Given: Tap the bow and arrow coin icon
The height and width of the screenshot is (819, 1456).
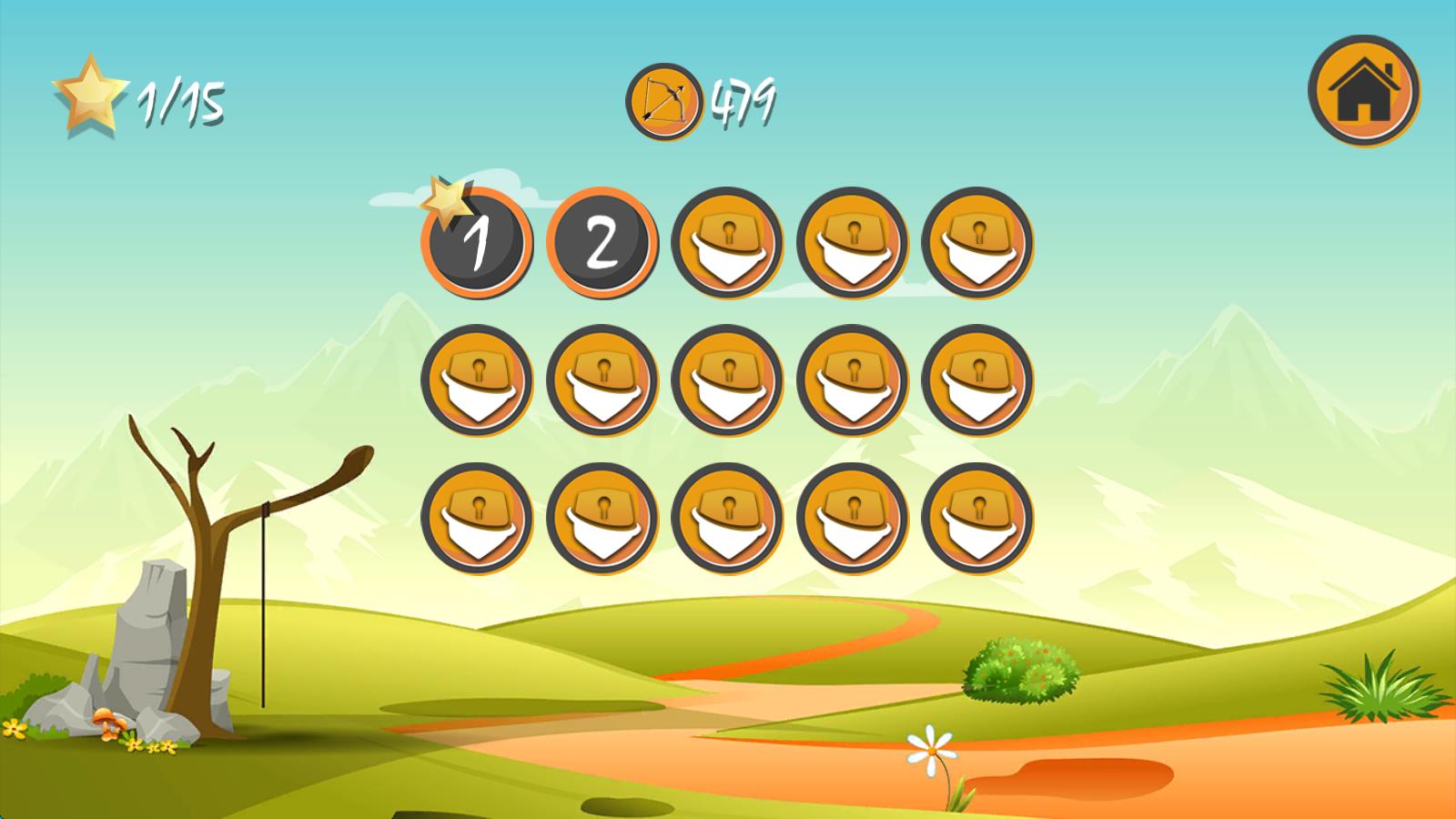Looking at the screenshot, I should (x=663, y=101).
